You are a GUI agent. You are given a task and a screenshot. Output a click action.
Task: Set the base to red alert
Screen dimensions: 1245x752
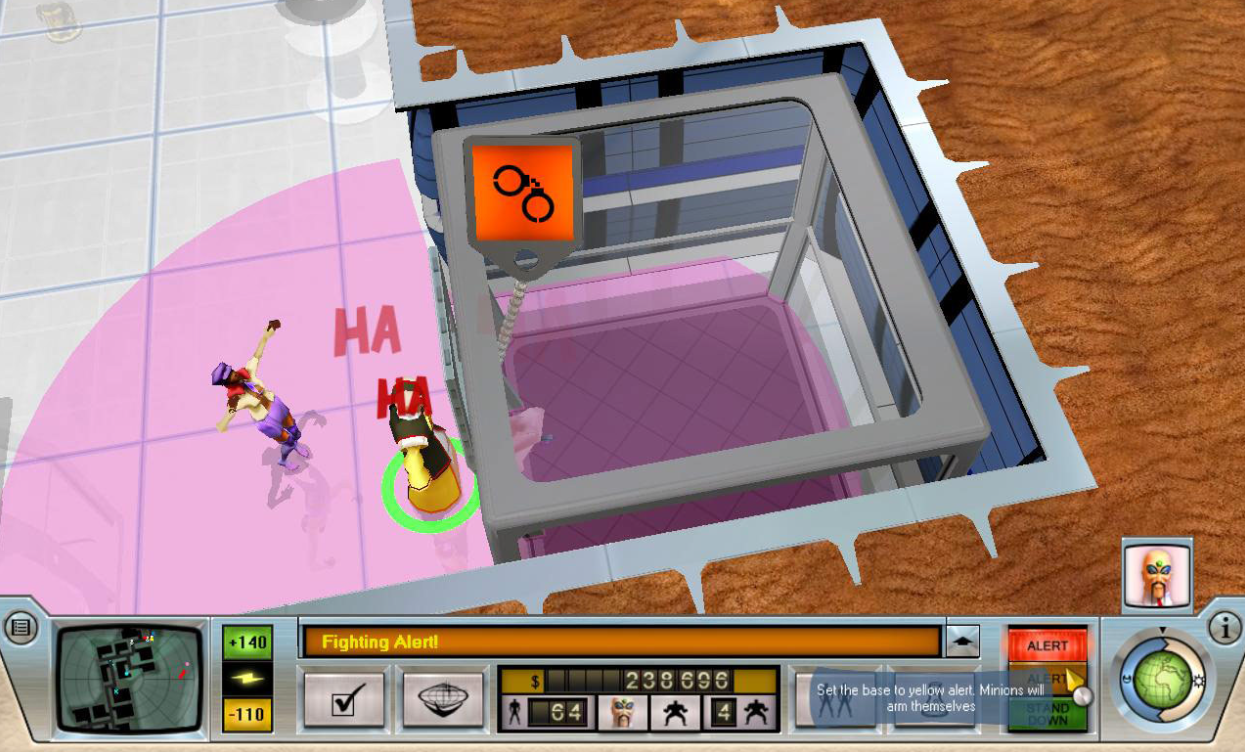click(x=1047, y=645)
